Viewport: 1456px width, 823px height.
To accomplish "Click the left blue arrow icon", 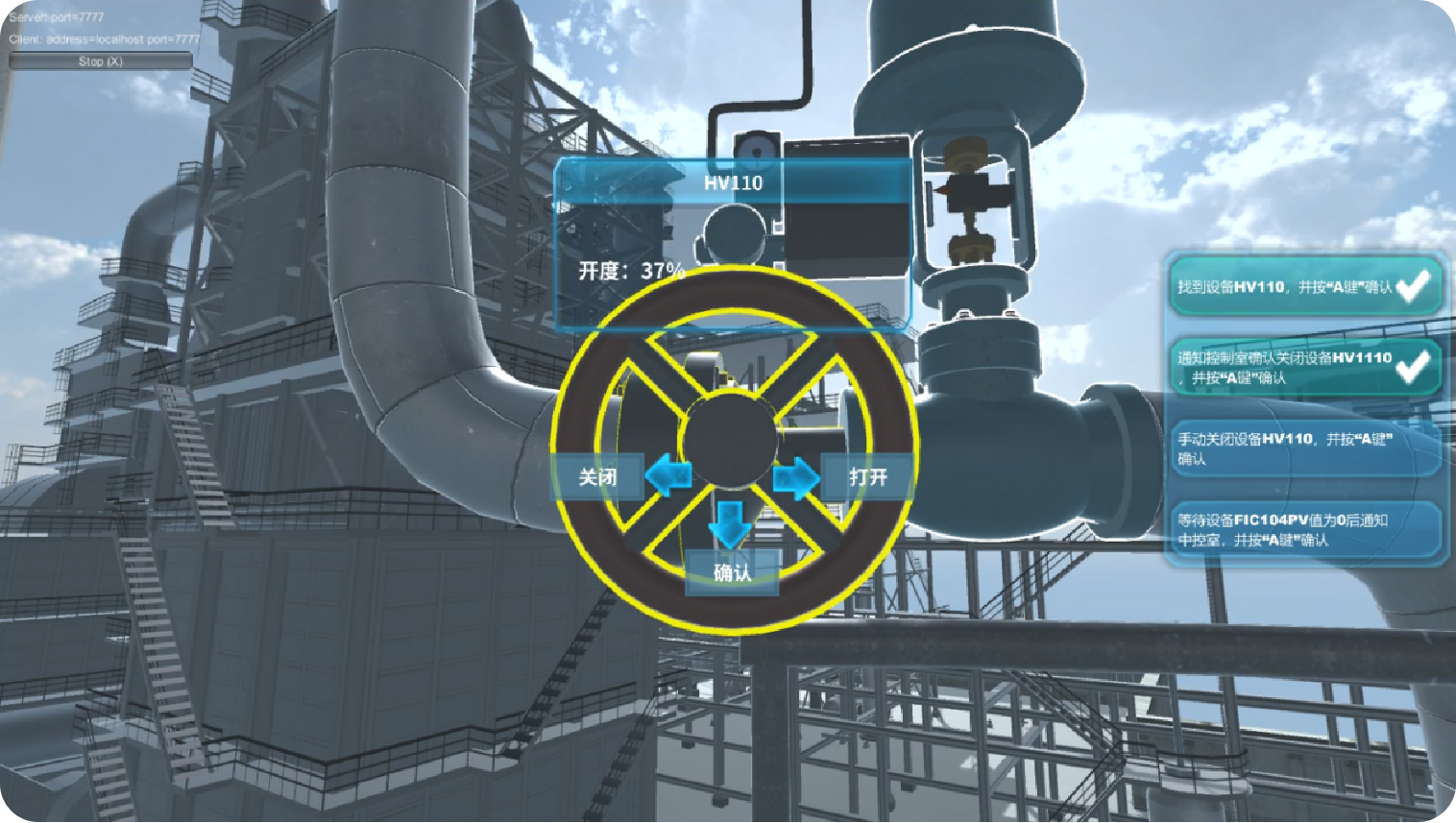I will click(668, 475).
